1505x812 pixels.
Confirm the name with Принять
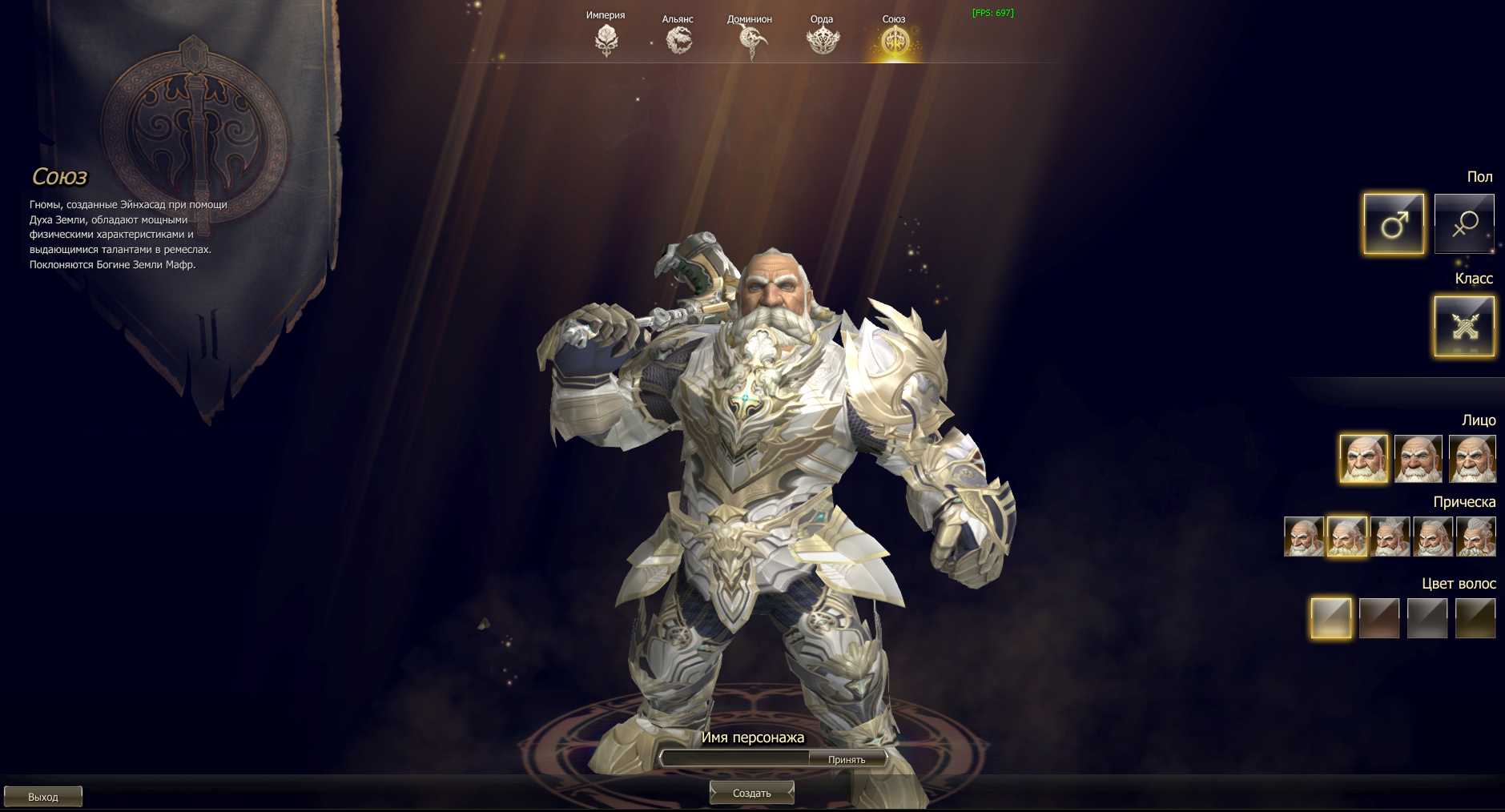pyautogui.click(x=847, y=759)
